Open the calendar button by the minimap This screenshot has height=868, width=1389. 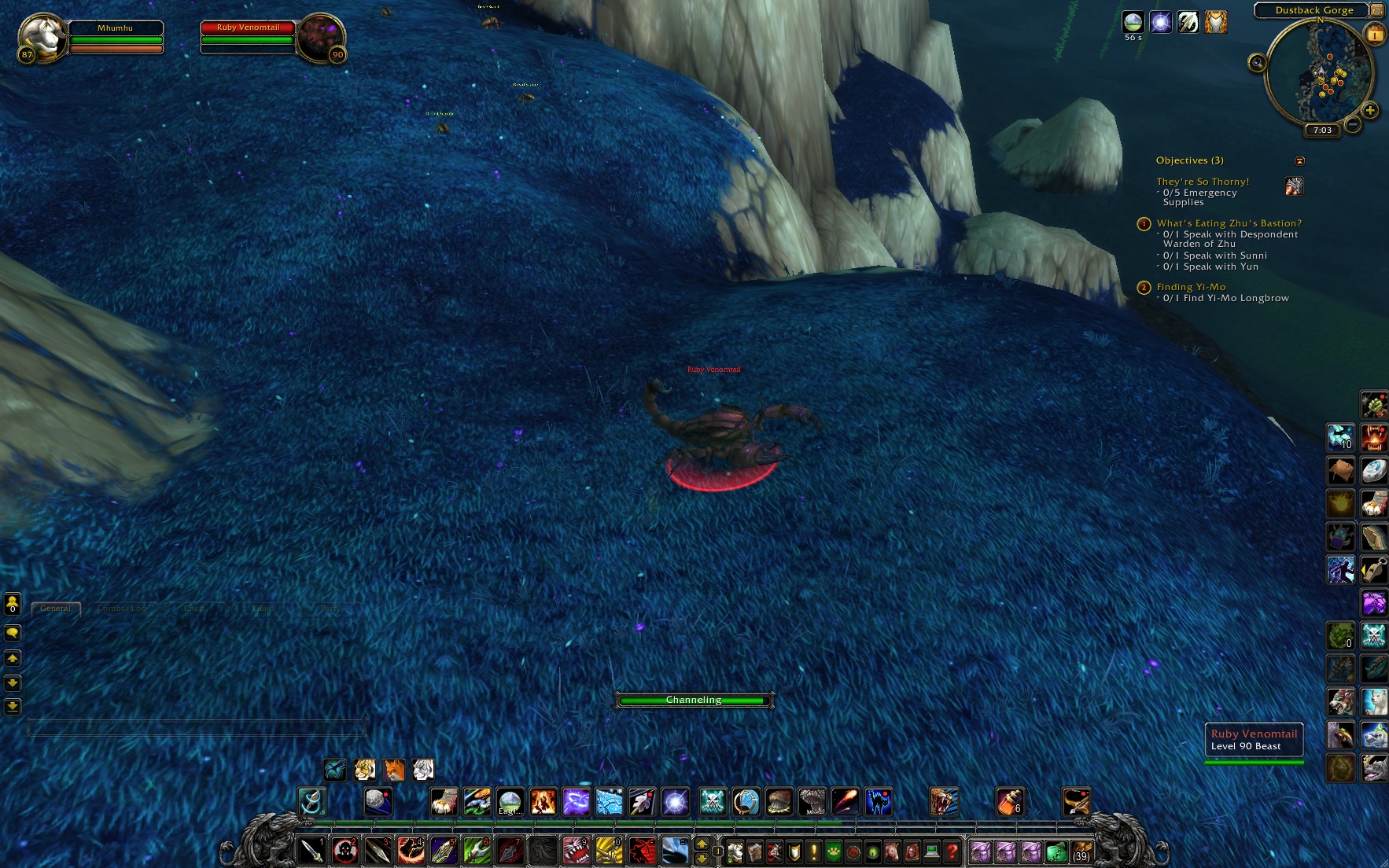pyautogui.click(x=1376, y=34)
